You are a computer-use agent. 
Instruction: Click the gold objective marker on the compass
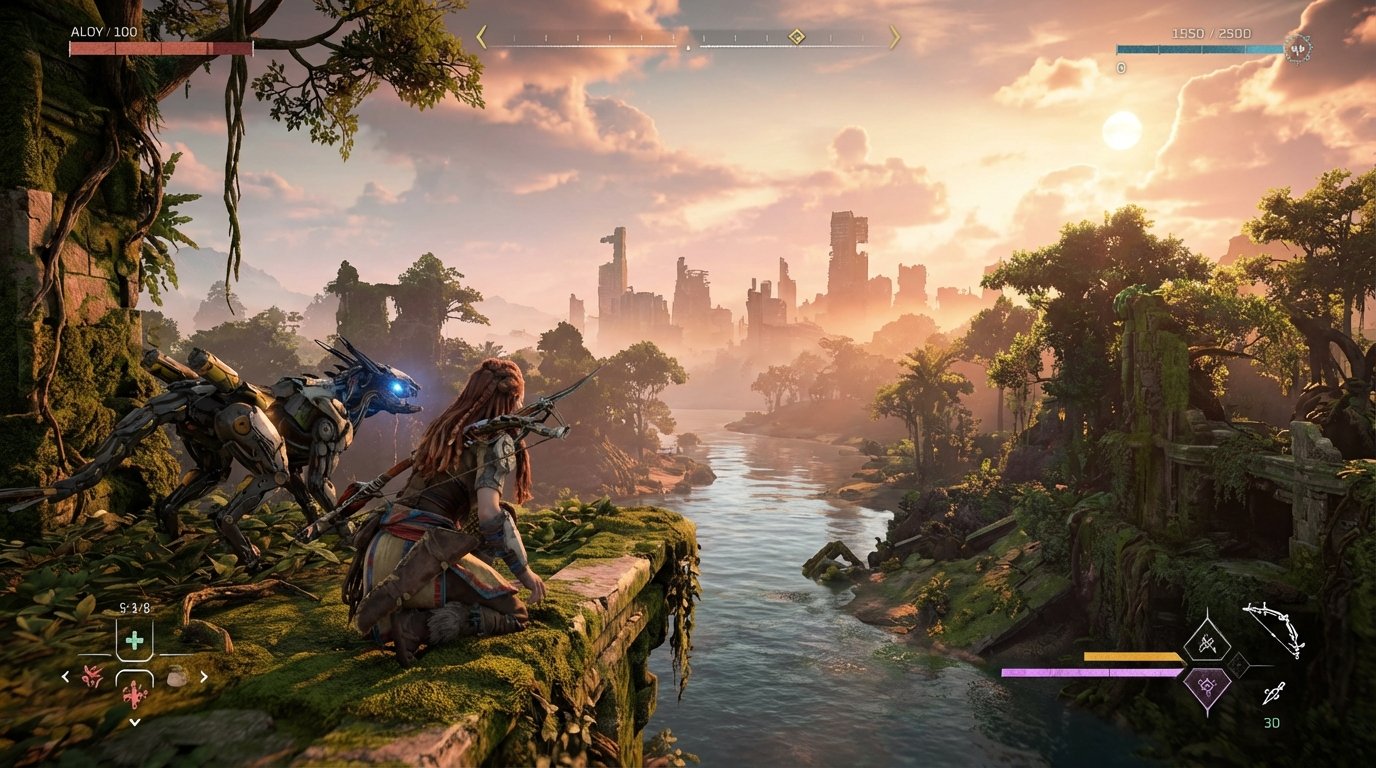coord(796,36)
